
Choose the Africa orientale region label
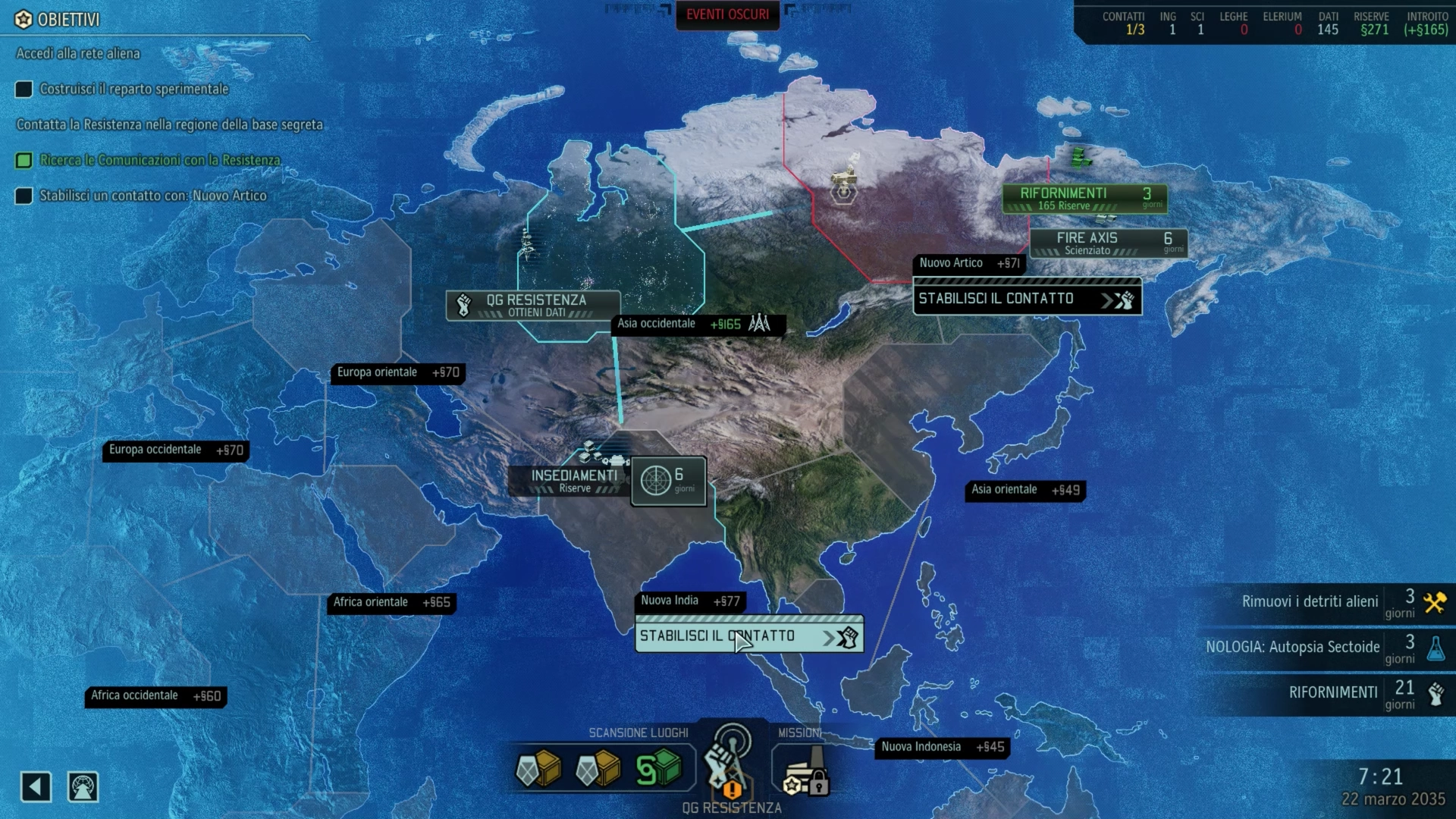pyautogui.click(x=391, y=603)
